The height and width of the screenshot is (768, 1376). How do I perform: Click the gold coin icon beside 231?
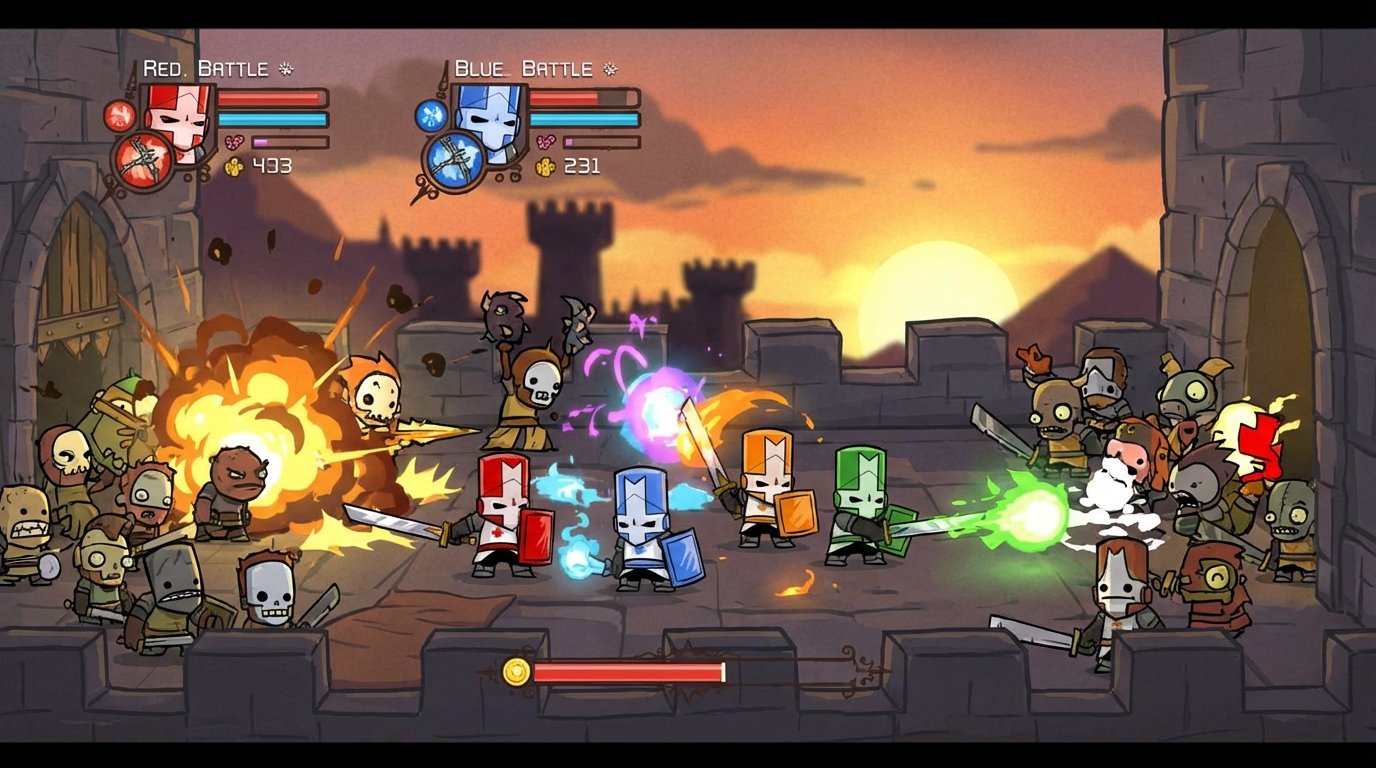point(546,166)
